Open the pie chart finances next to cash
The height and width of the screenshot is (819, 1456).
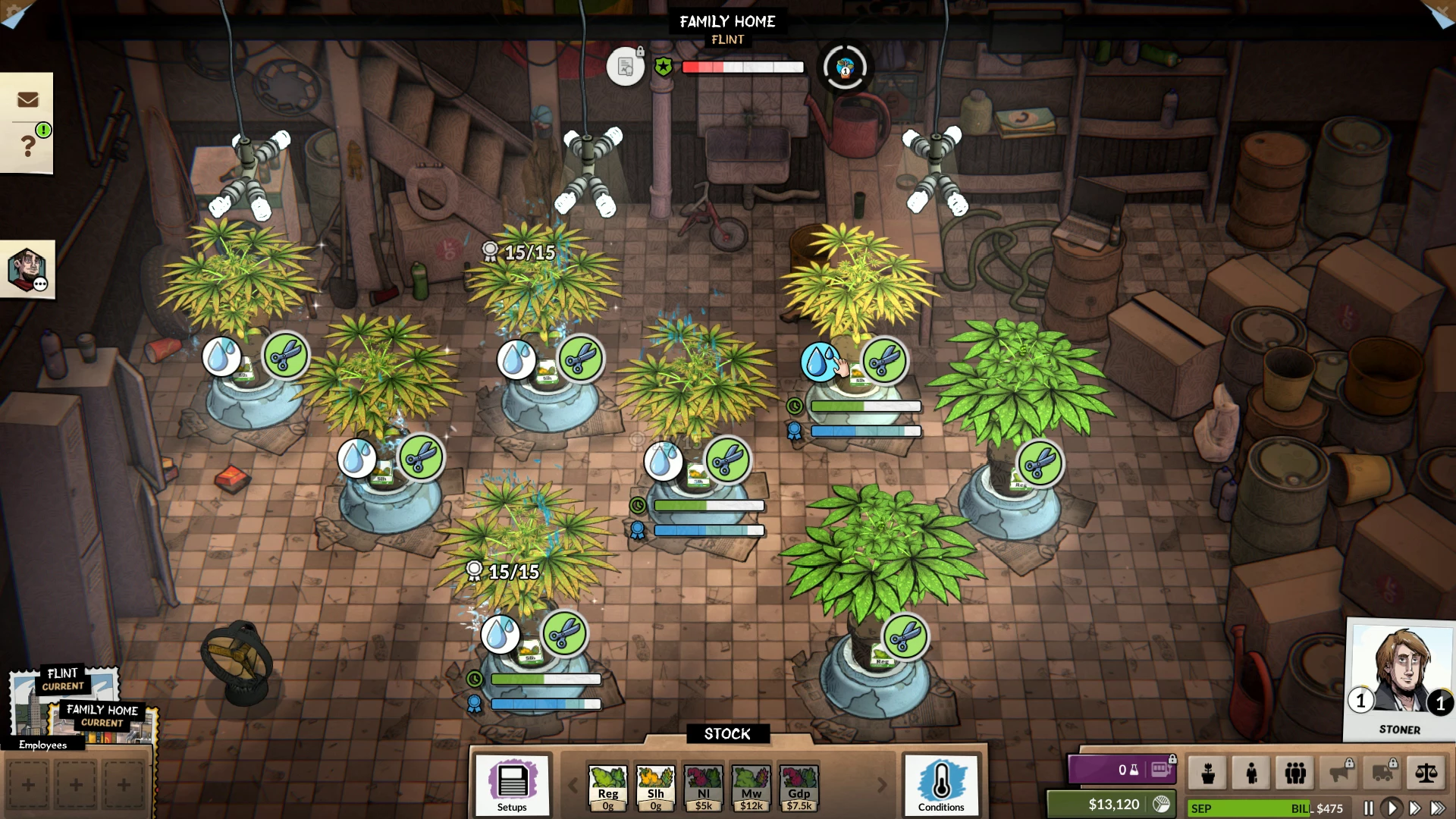click(x=1161, y=804)
